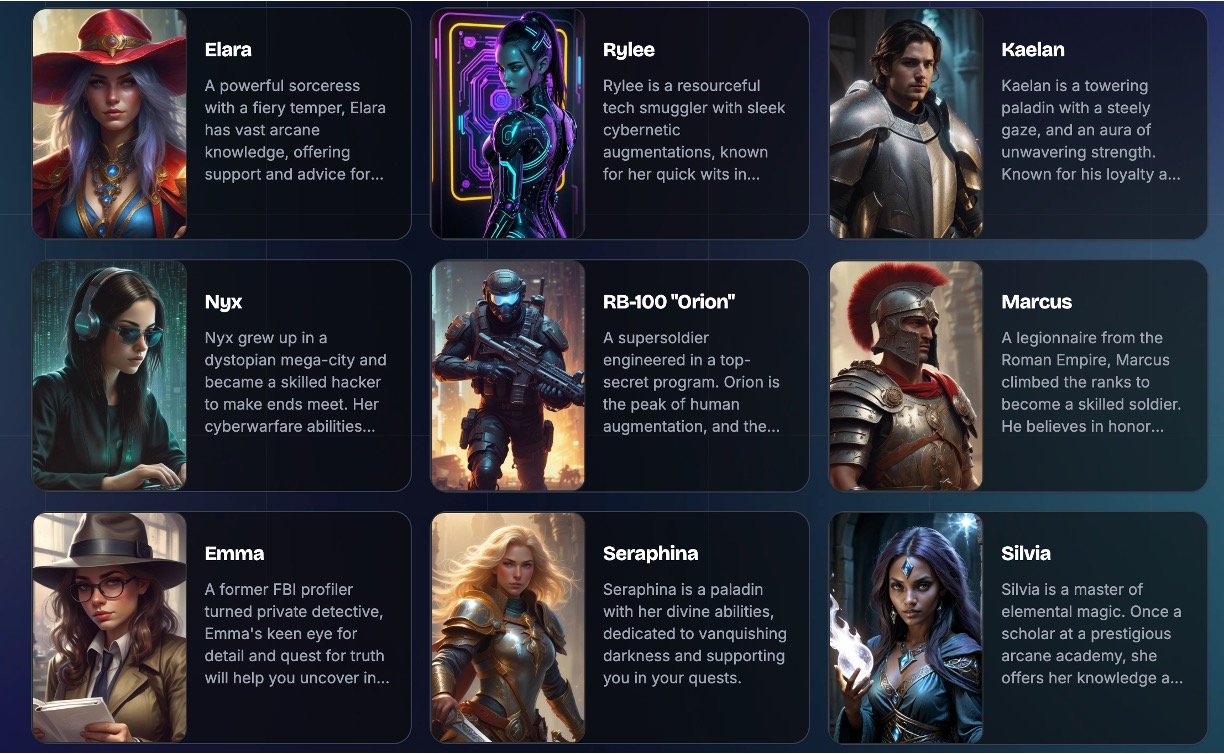The image size is (1224, 754).
Task: Click Elara's red-hat portrait
Action: 110,124
